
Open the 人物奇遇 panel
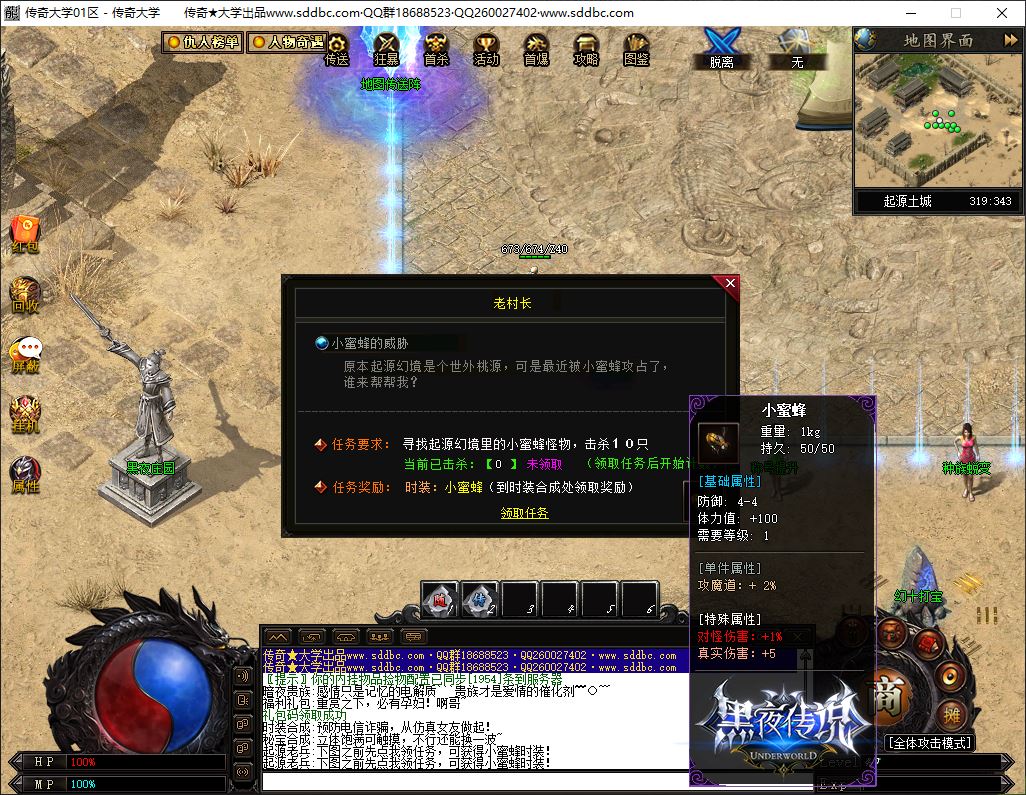click(288, 42)
